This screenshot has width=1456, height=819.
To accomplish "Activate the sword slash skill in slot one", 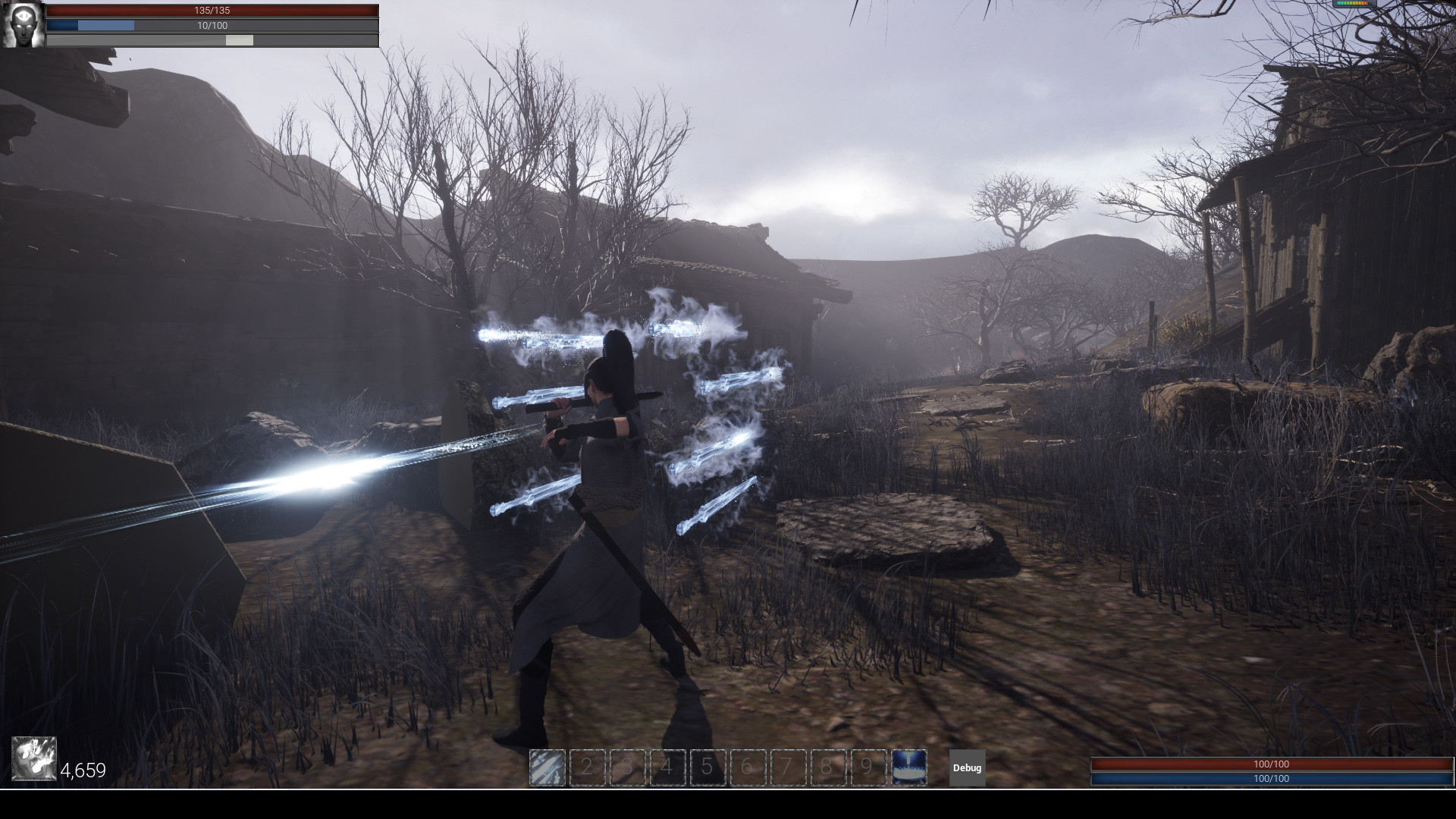I will click(x=547, y=767).
